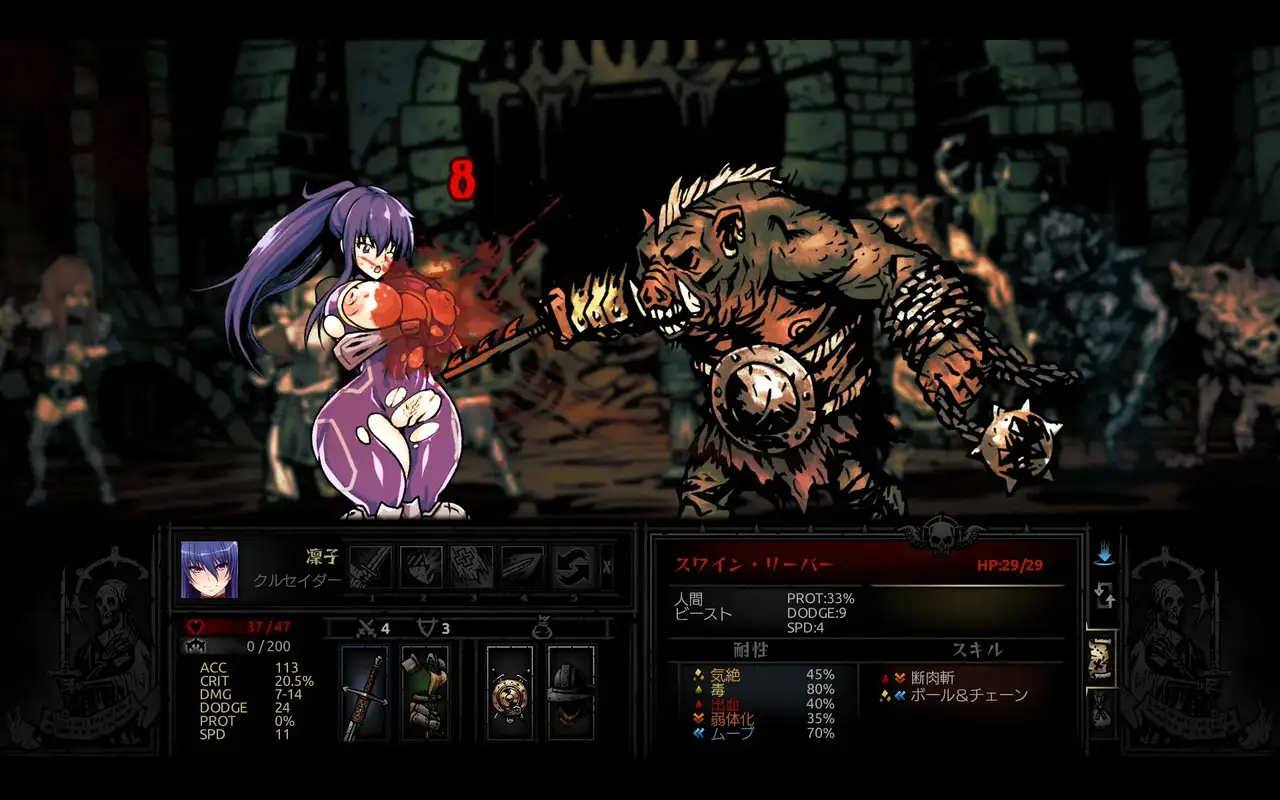1280x800 pixels.
Task: Activate the cross banner skill icon
Action: [x=471, y=567]
